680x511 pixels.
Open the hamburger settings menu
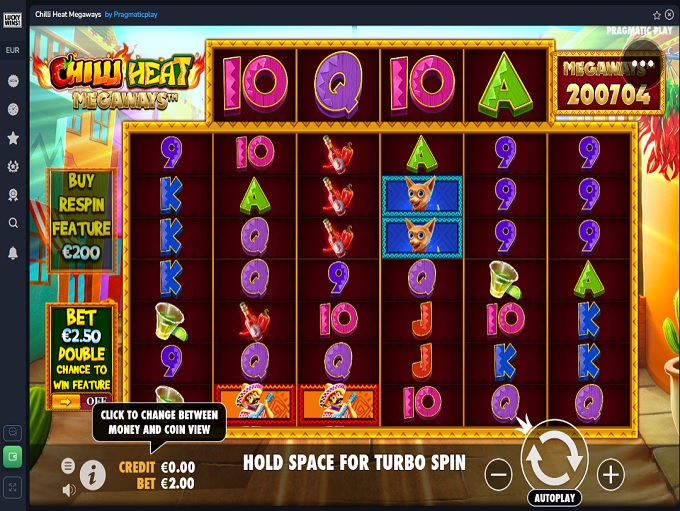pos(68,466)
